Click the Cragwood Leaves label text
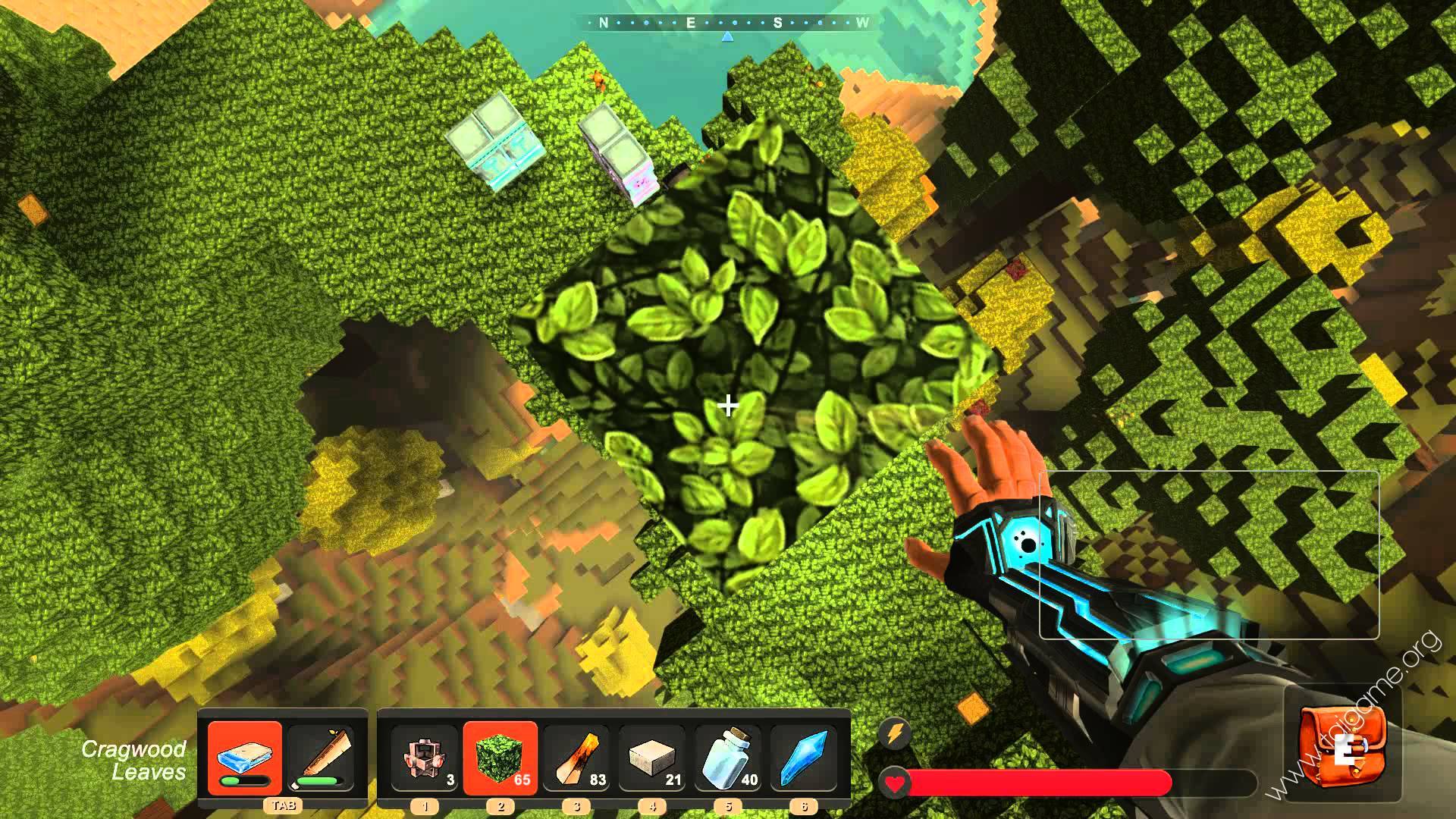 click(133, 761)
